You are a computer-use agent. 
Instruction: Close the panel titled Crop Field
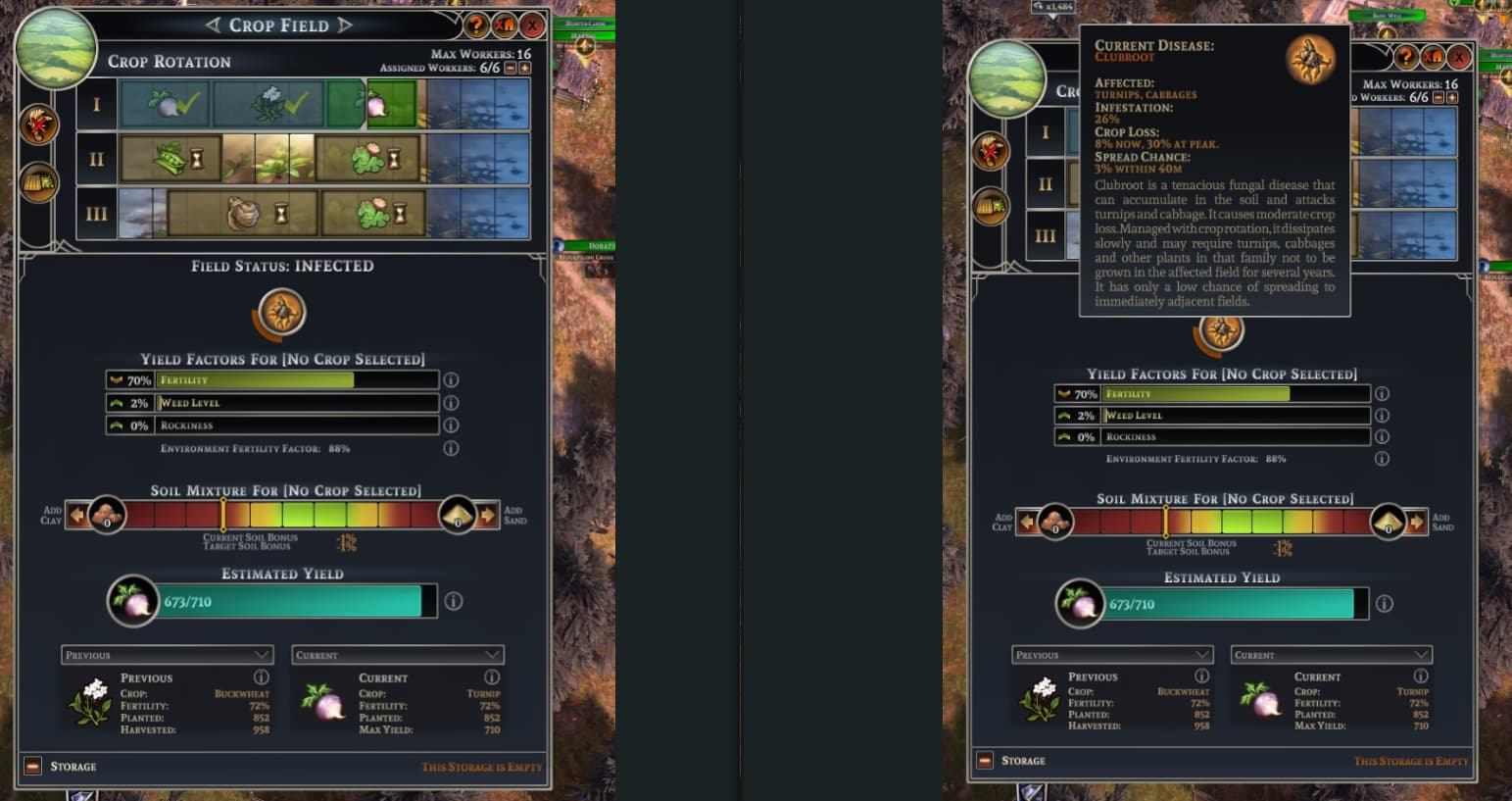tap(532, 25)
